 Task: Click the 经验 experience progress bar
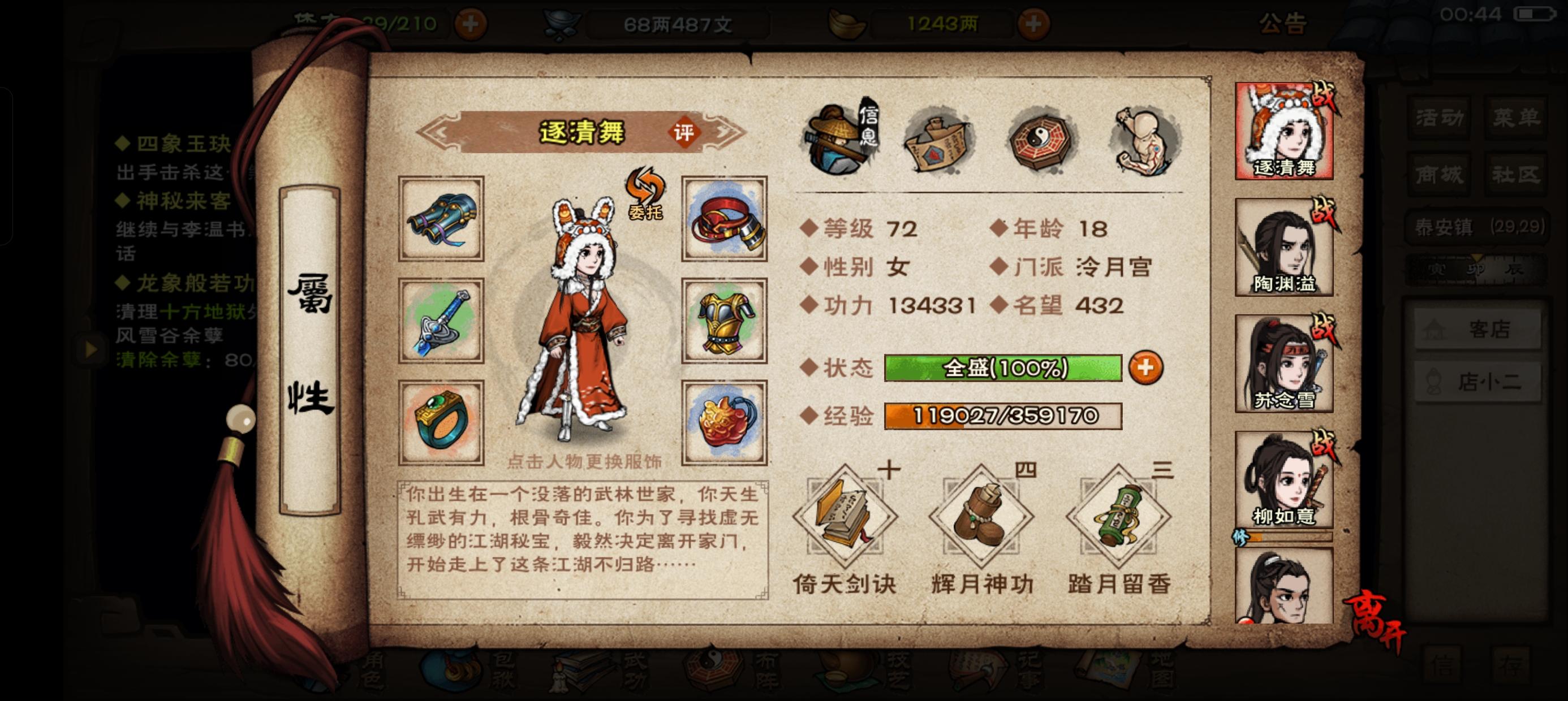coord(1007,419)
